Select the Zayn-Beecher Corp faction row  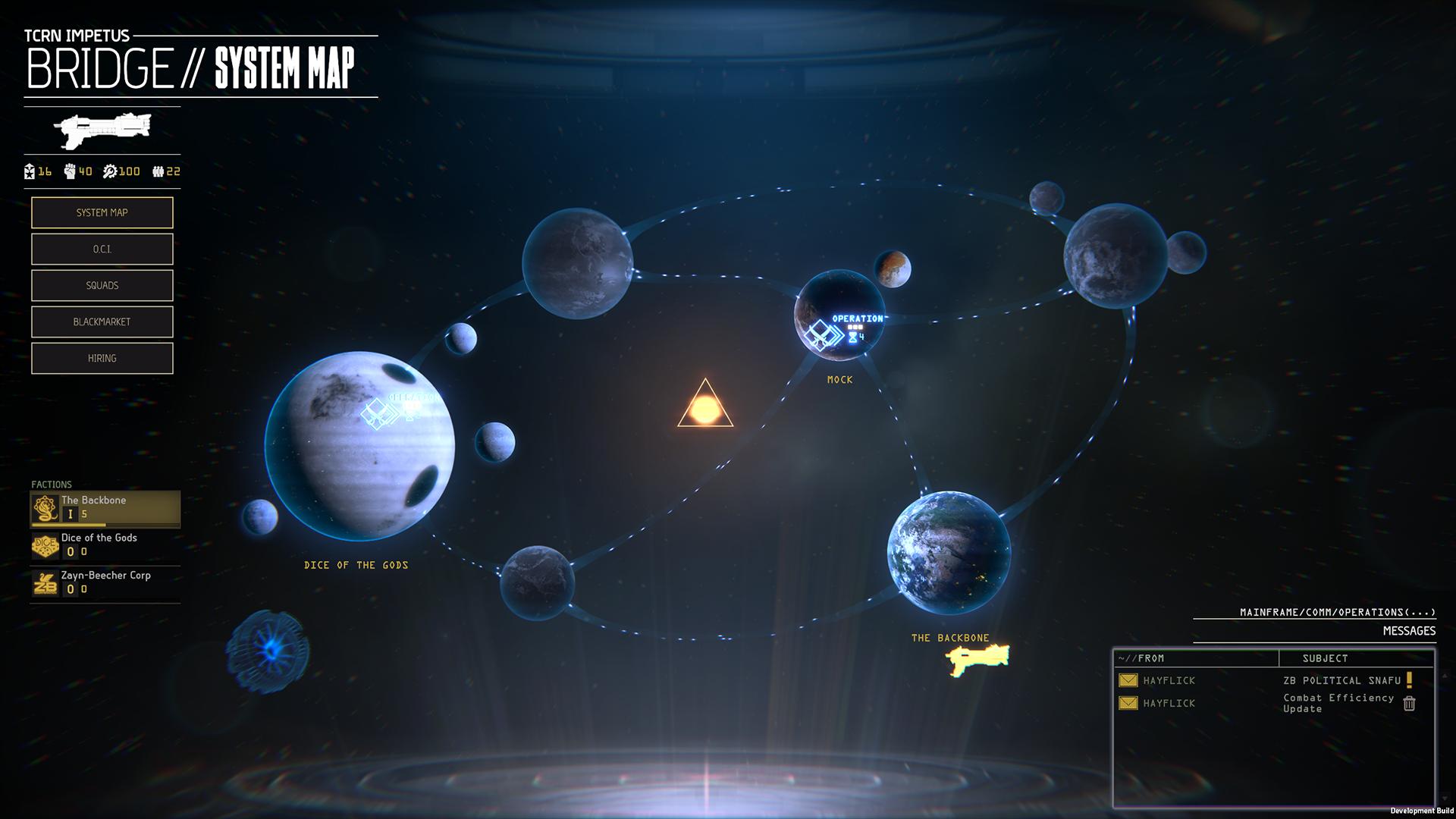coord(106,583)
